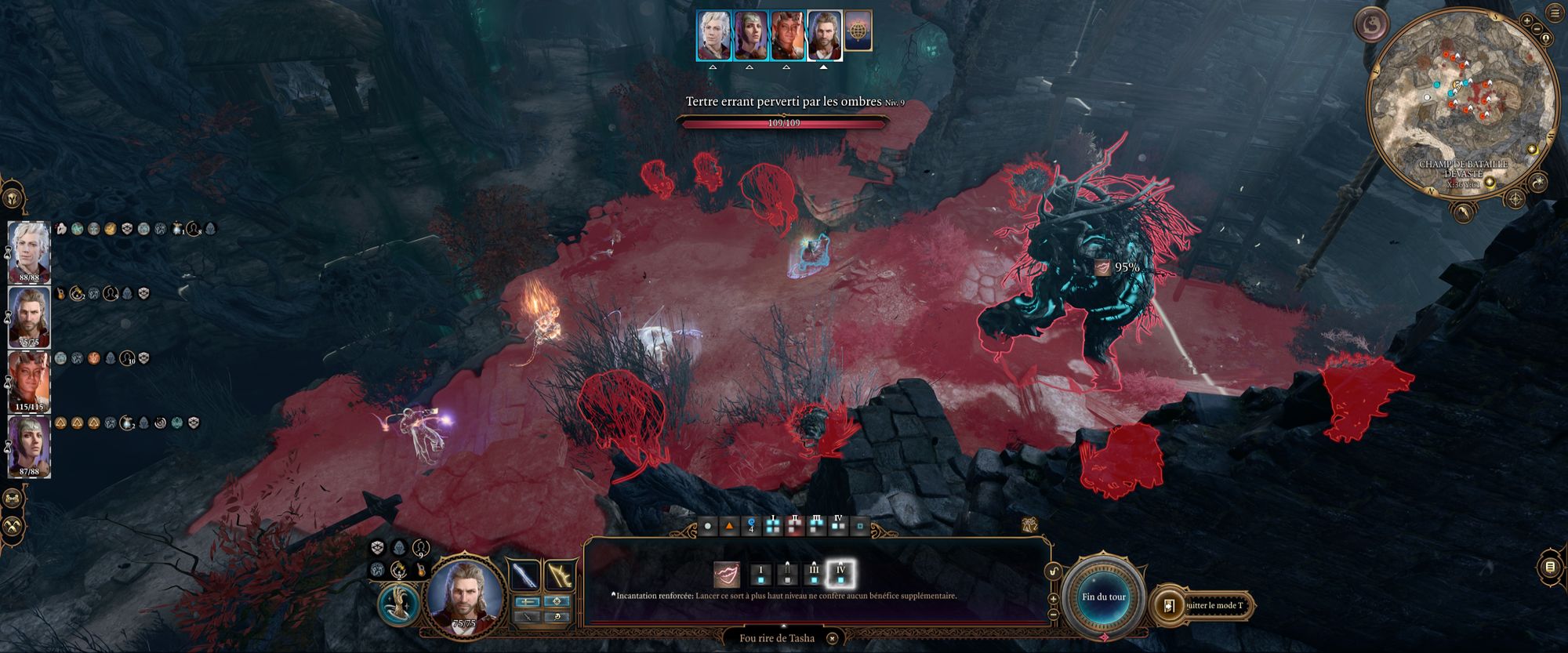Switch to Karlach's red tiefling portrait
Screen dimensions: 1568x653
[29, 381]
